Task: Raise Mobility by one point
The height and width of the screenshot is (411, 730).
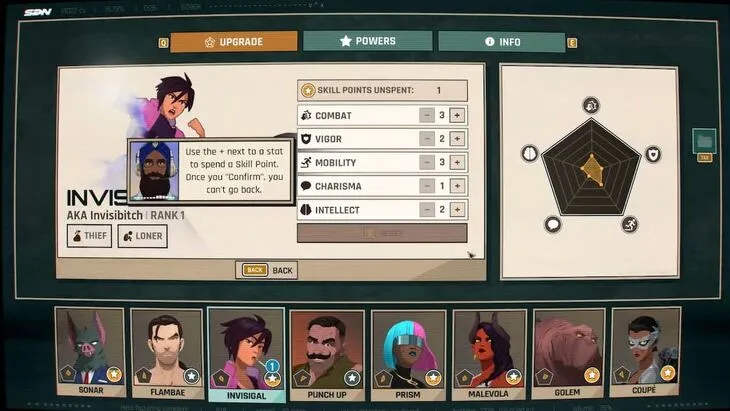Action: point(457,162)
